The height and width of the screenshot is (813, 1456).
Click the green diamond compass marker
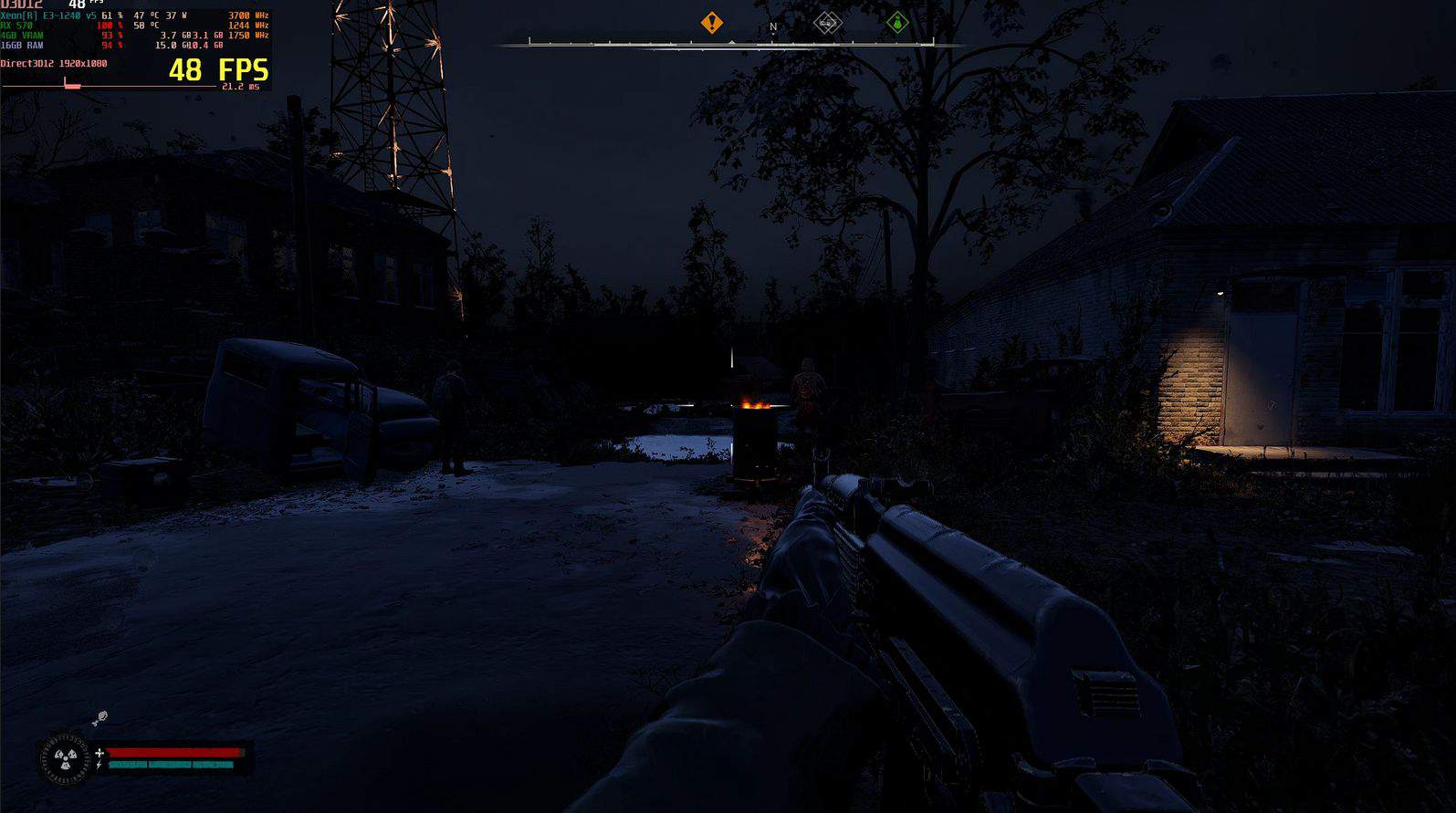coord(897,23)
